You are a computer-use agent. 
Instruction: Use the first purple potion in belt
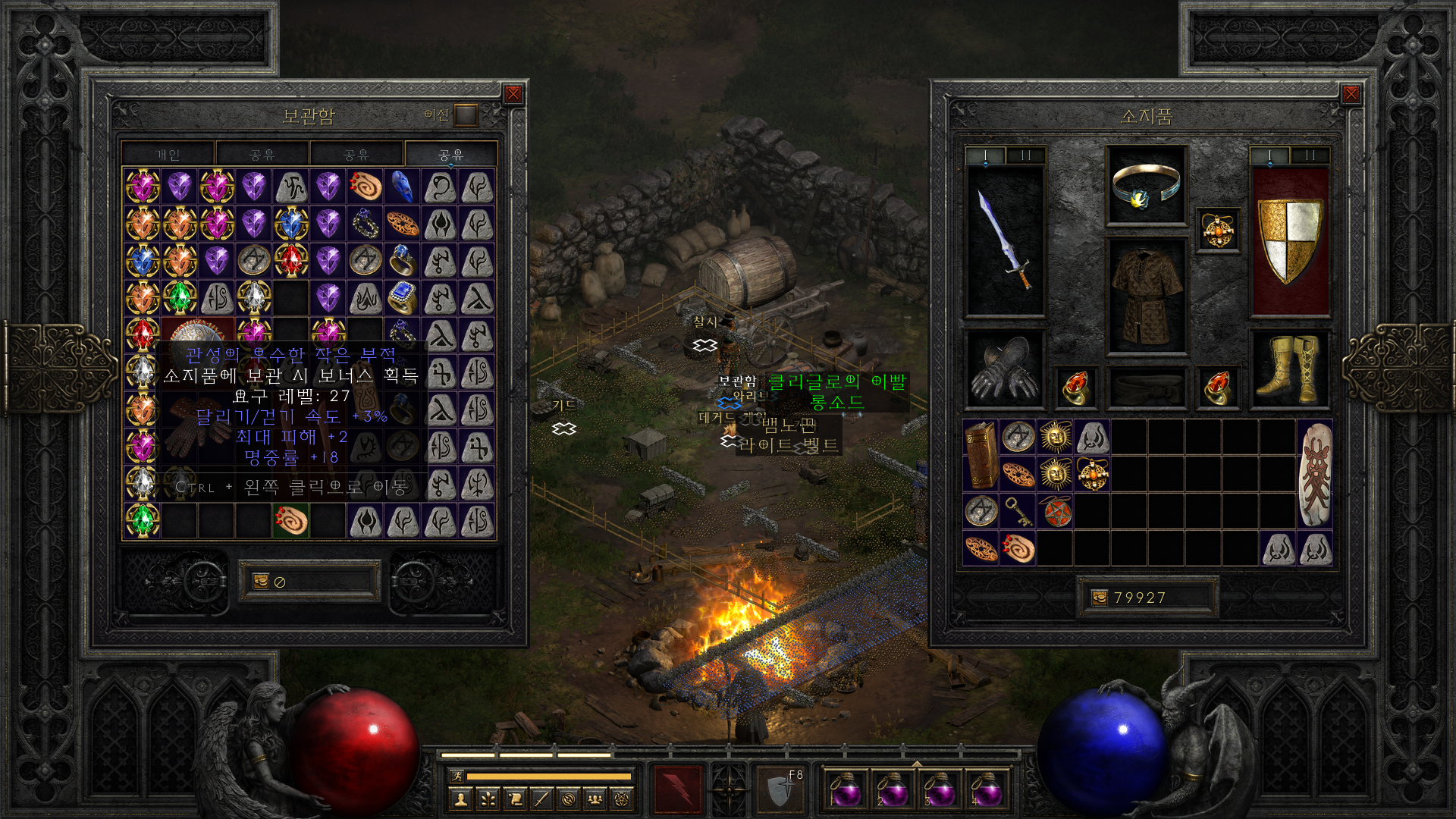[846, 789]
